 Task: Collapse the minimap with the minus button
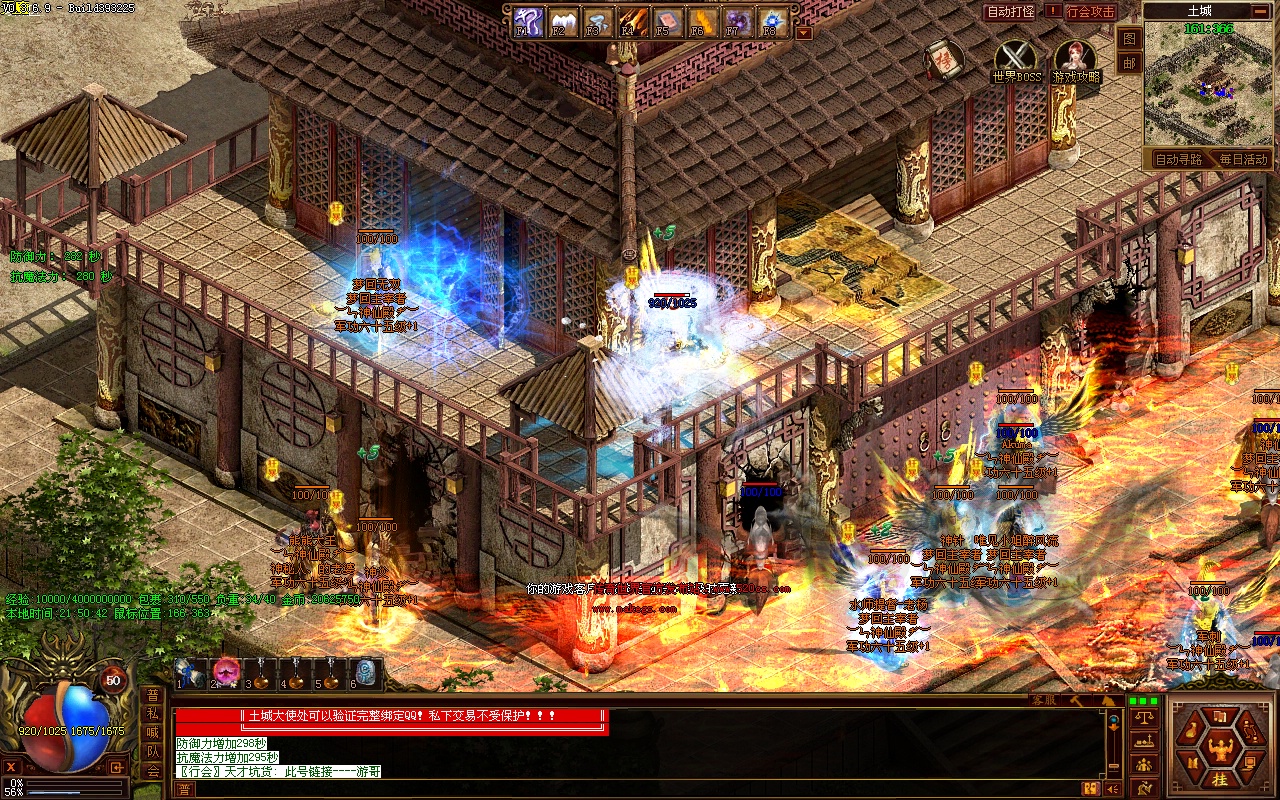tap(1262, 11)
